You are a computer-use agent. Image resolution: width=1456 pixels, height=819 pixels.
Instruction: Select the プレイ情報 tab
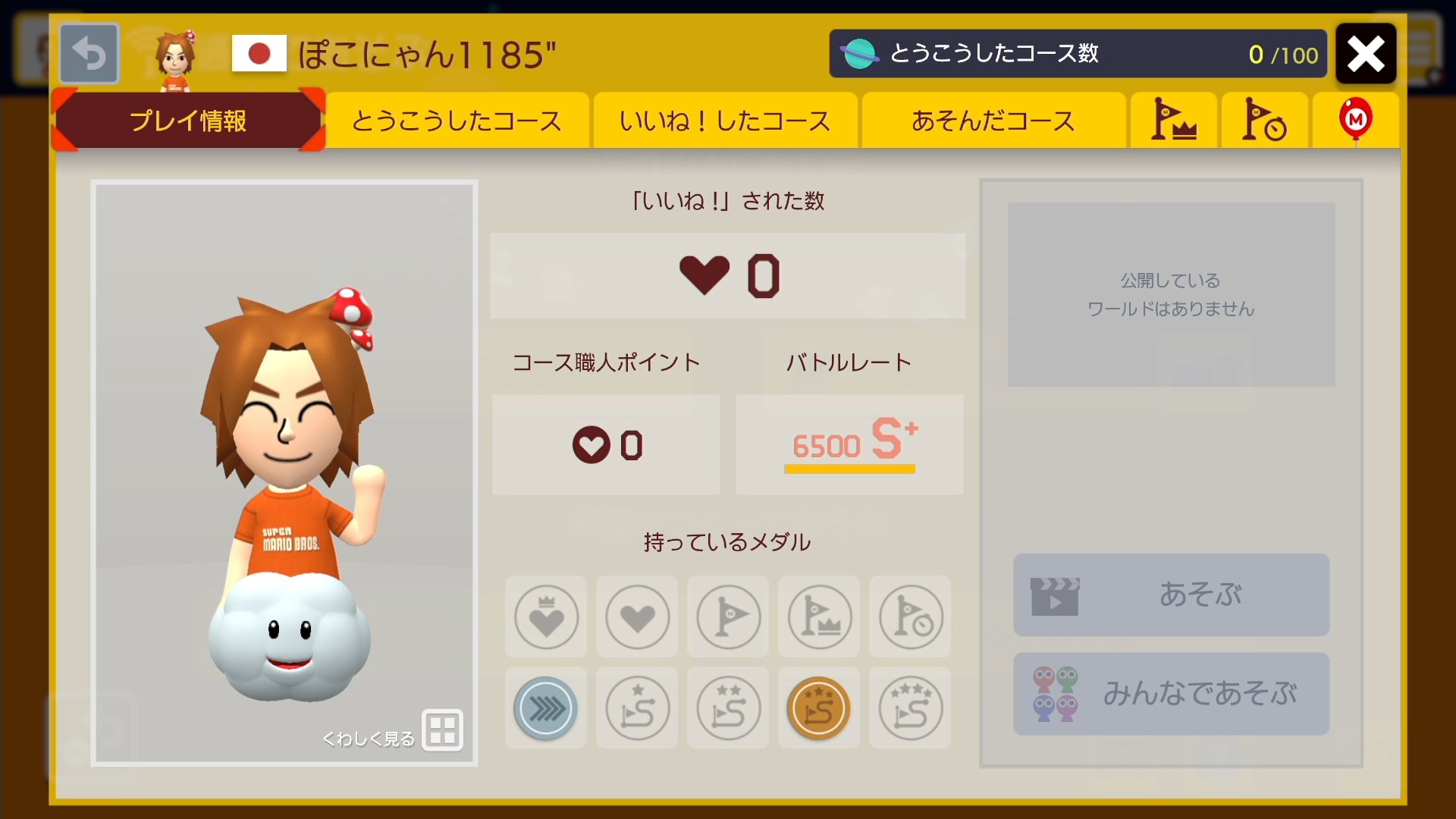pyautogui.click(x=187, y=121)
